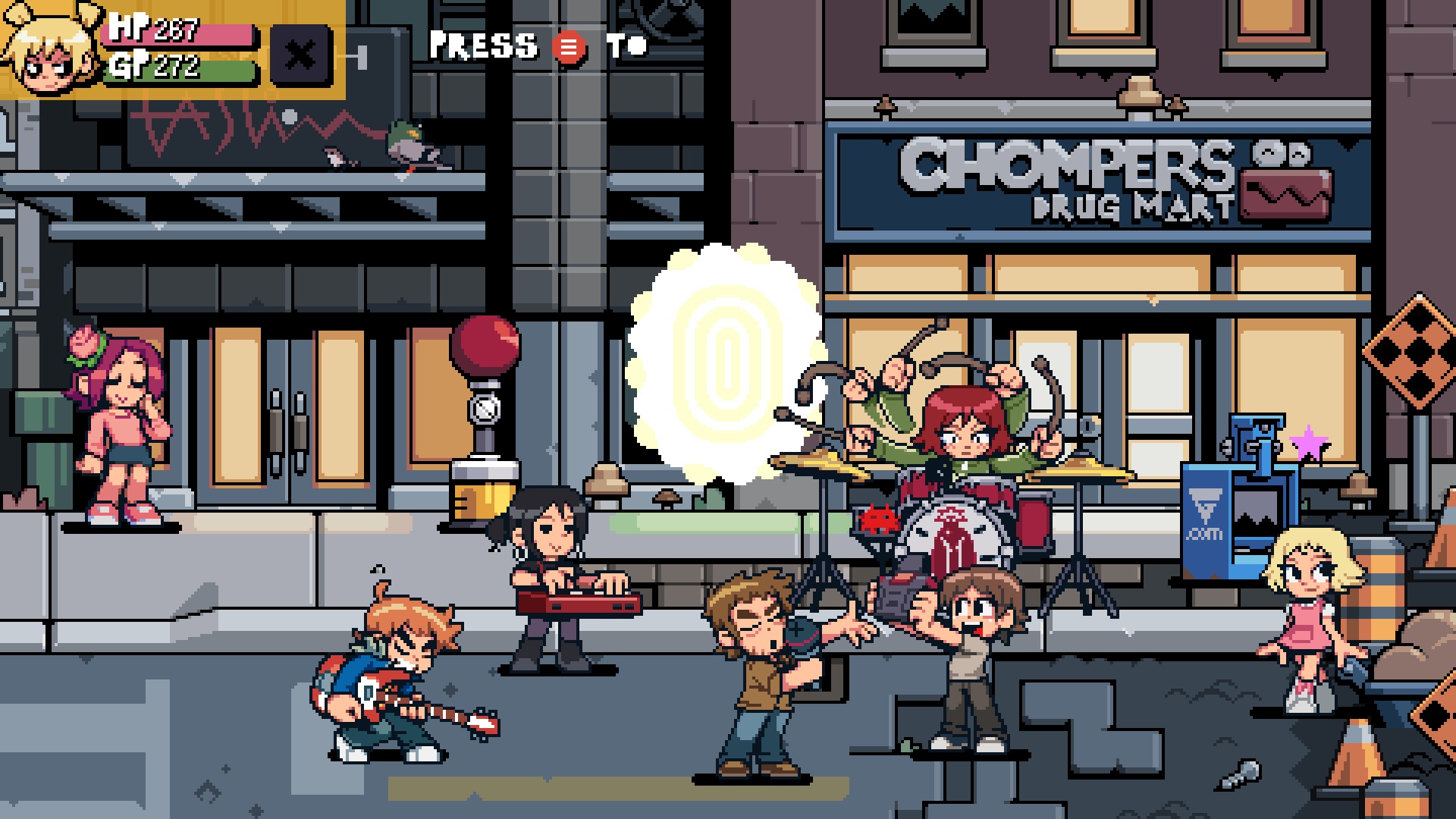The width and height of the screenshot is (1456, 819).
Task: Select the red menu button in the PRESS prompt
Action: (569, 47)
